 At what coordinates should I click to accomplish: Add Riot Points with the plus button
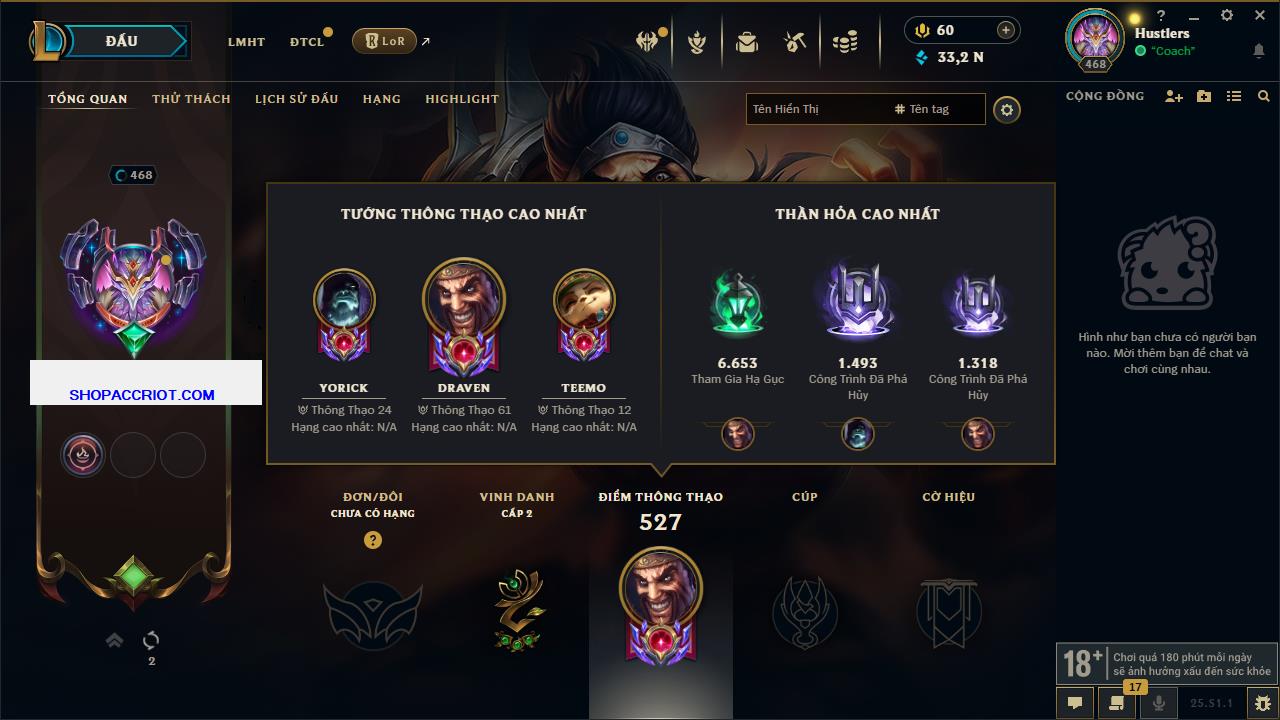1006,30
